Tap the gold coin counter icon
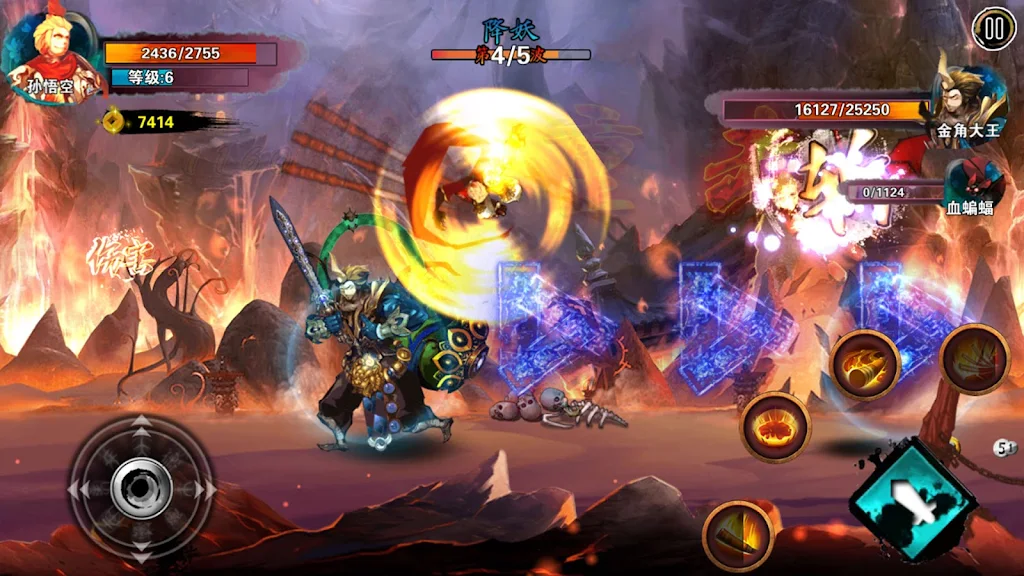Screen dimensions: 1024x576 click(113, 122)
